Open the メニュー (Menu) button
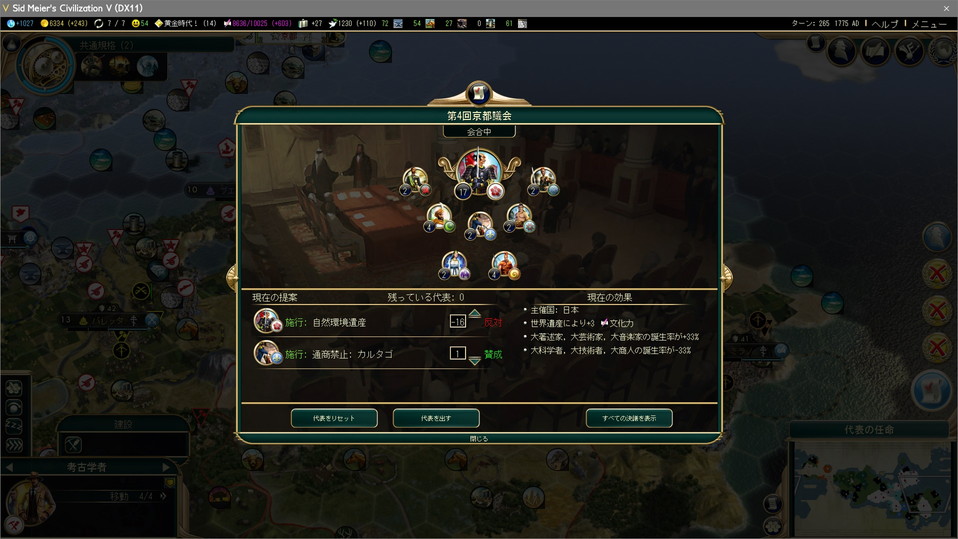The image size is (958, 539). pos(929,23)
